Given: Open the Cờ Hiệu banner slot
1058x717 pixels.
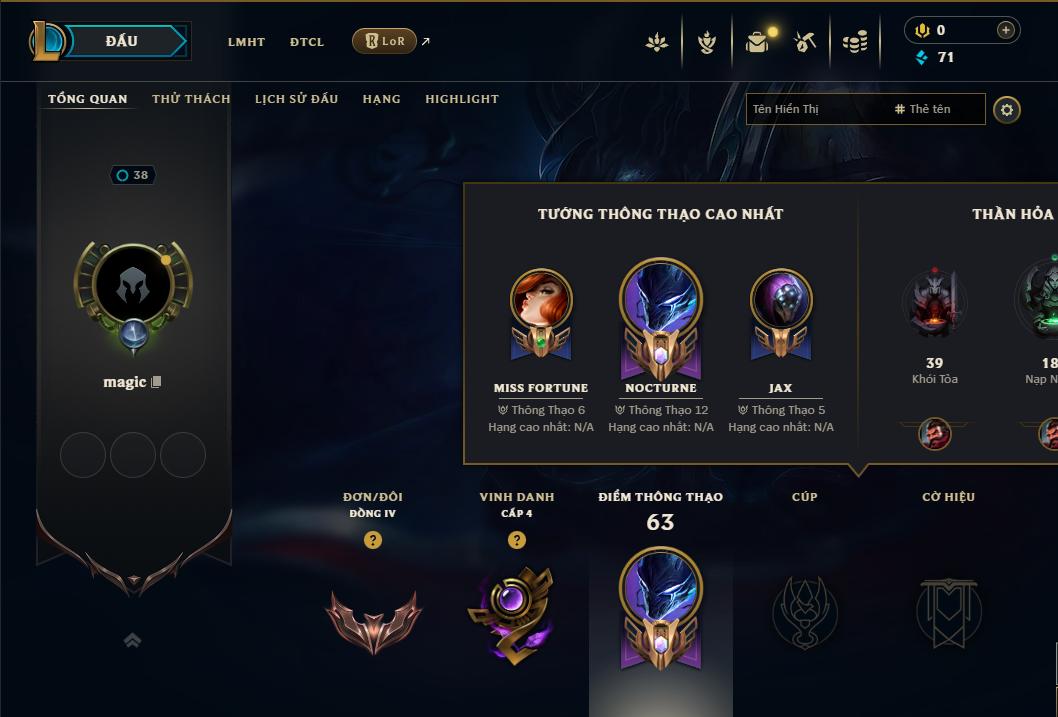Looking at the screenshot, I should (948, 611).
